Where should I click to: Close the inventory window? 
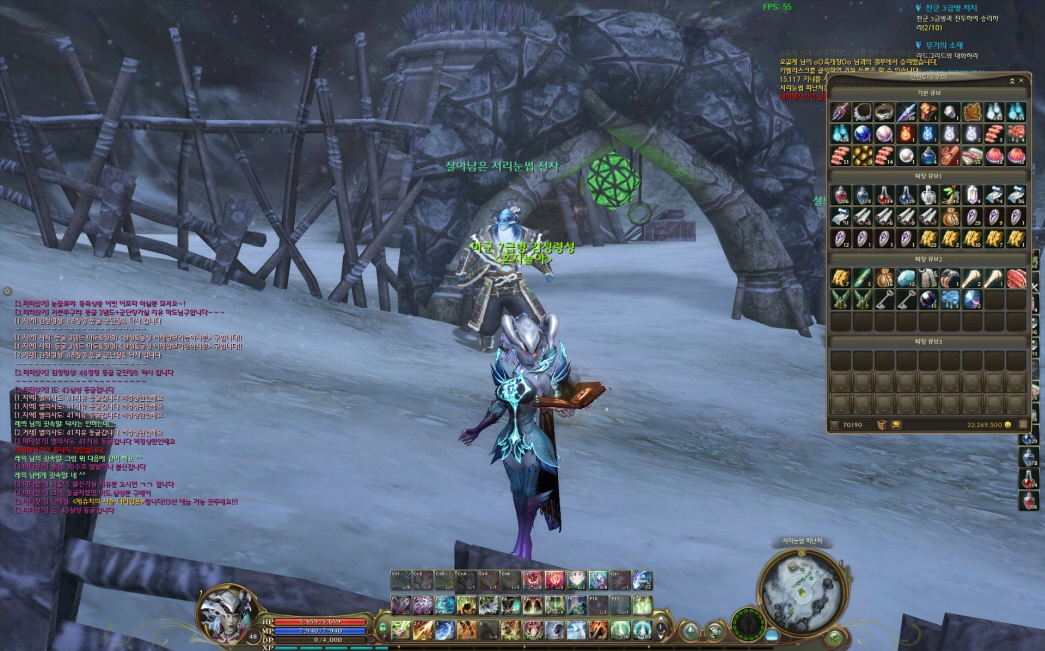[1022, 80]
